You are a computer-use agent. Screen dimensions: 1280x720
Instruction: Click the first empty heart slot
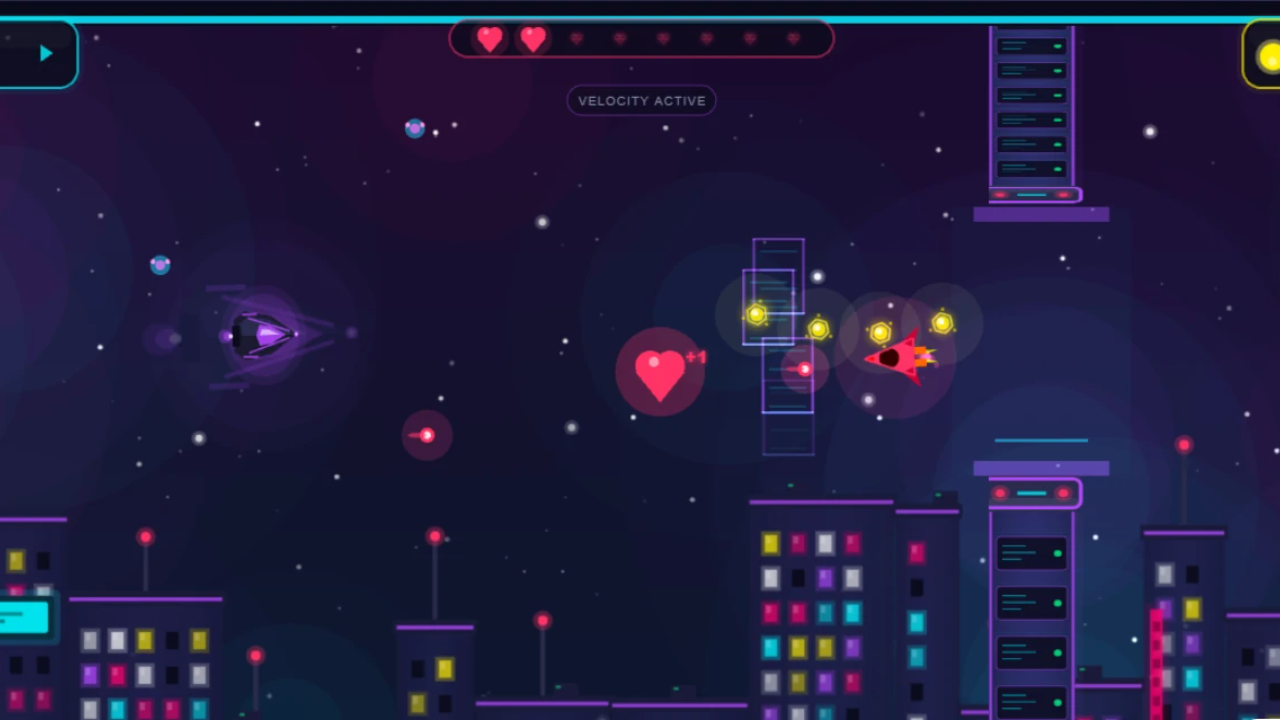point(576,39)
